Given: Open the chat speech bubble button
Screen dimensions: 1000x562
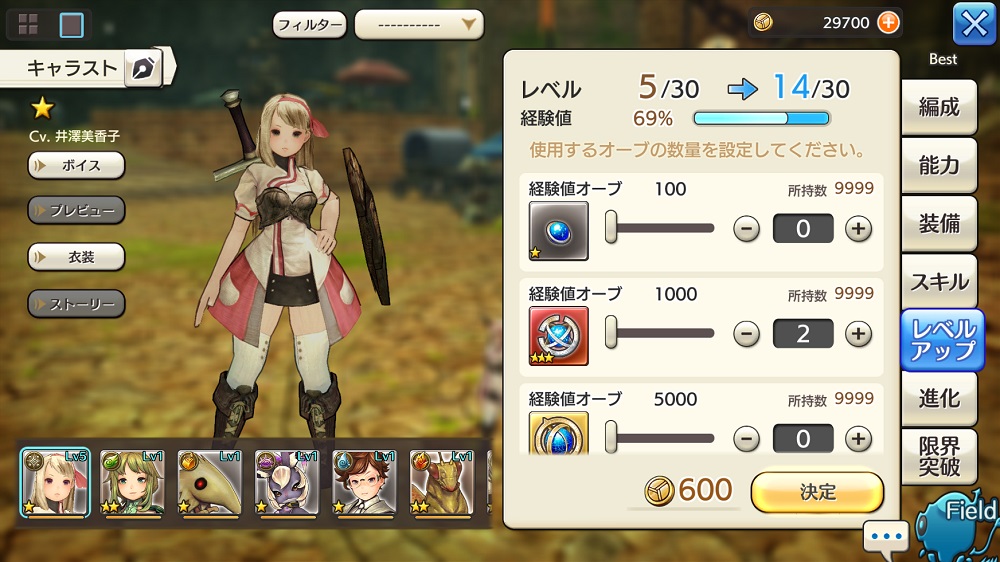Looking at the screenshot, I should (x=886, y=538).
